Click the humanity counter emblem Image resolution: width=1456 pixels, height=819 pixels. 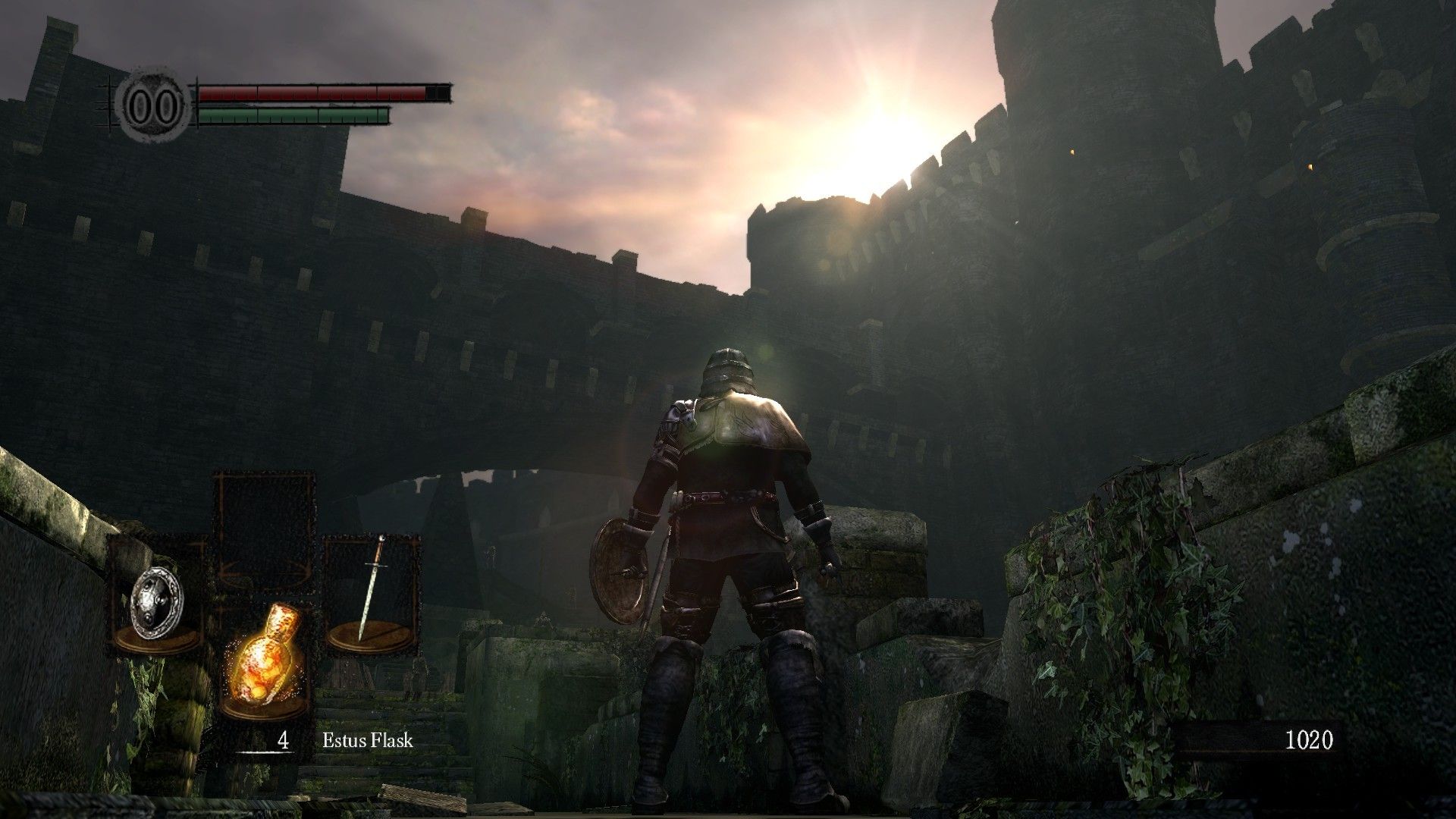tap(154, 105)
